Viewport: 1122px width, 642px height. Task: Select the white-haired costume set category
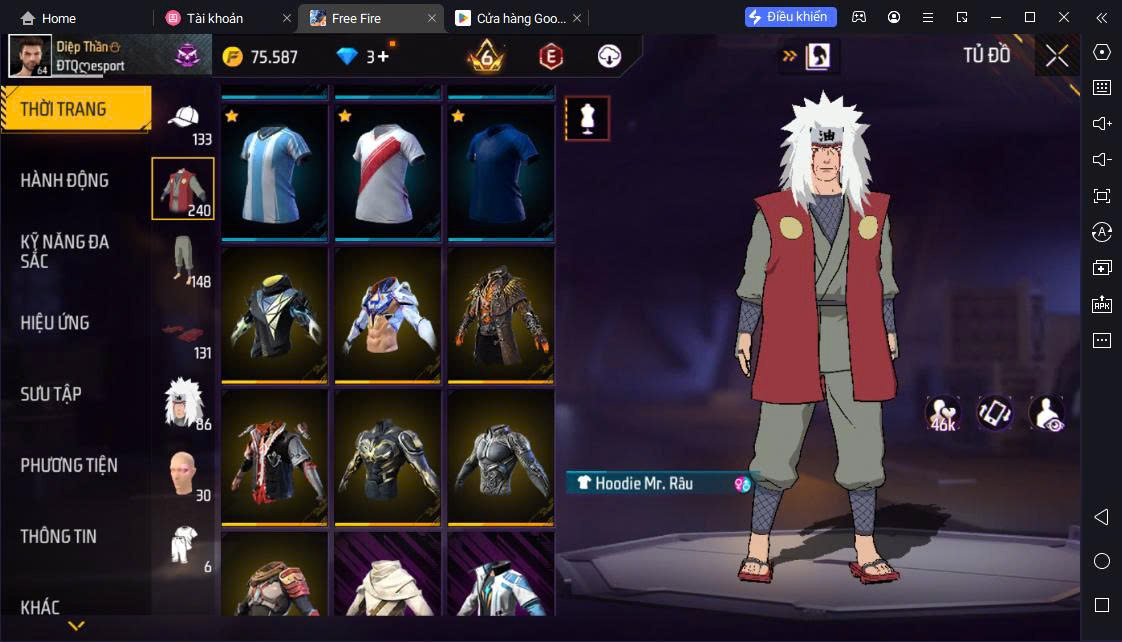[x=183, y=402]
